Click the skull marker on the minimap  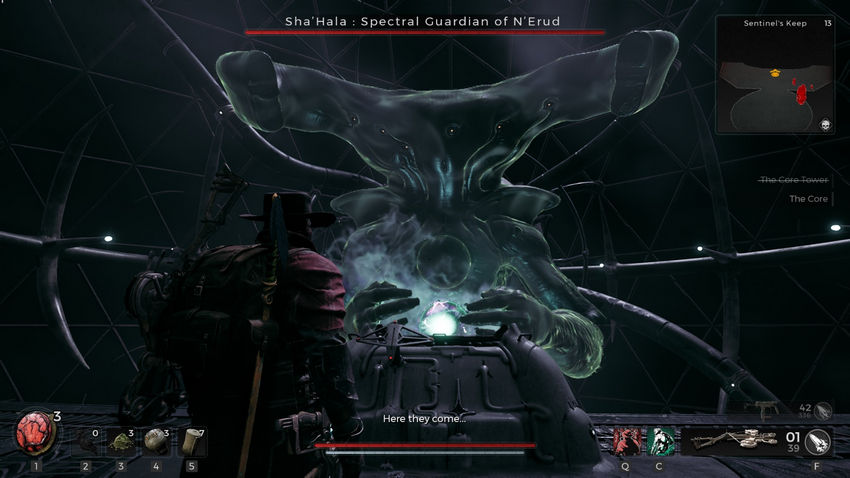(825, 124)
